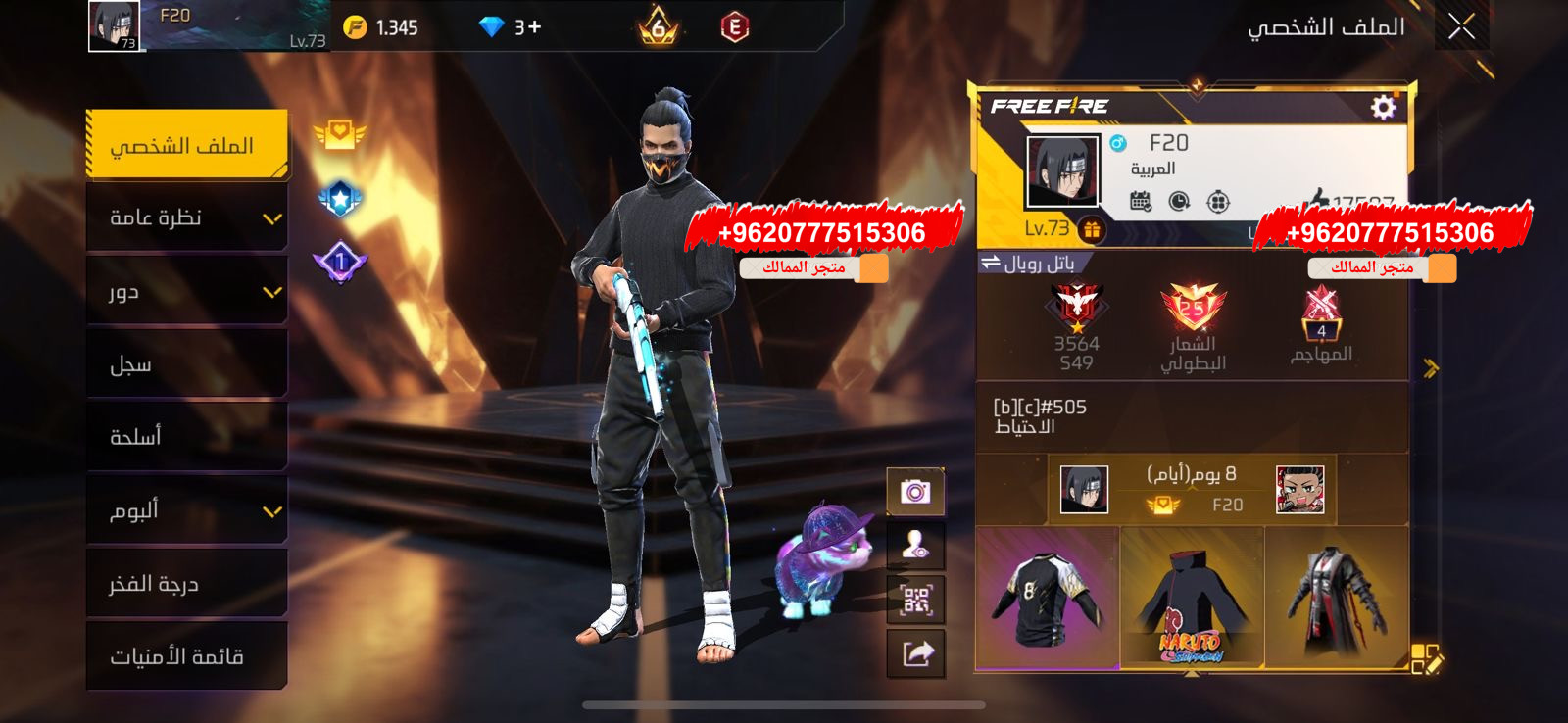
Task: Click the playtime clock icon
Action: tap(1179, 200)
